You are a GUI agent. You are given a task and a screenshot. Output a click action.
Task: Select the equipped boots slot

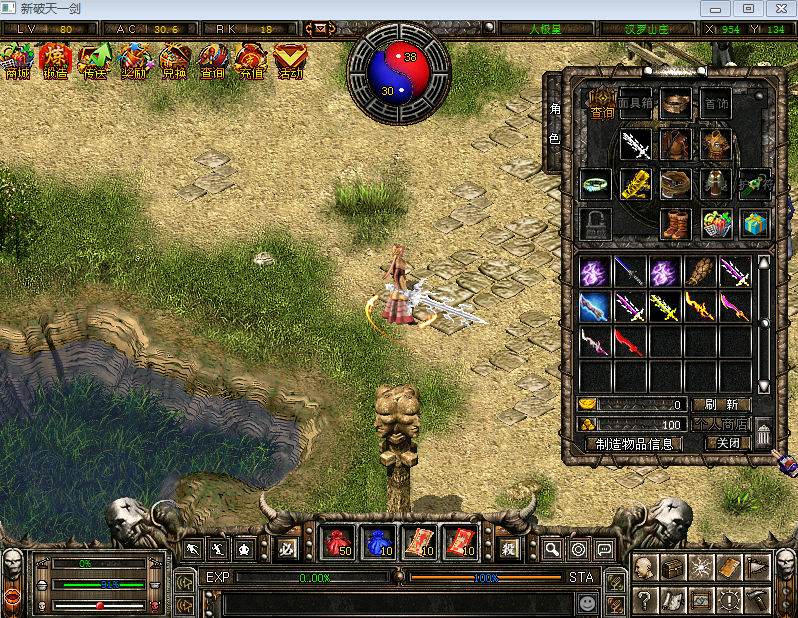click(676, 223)
